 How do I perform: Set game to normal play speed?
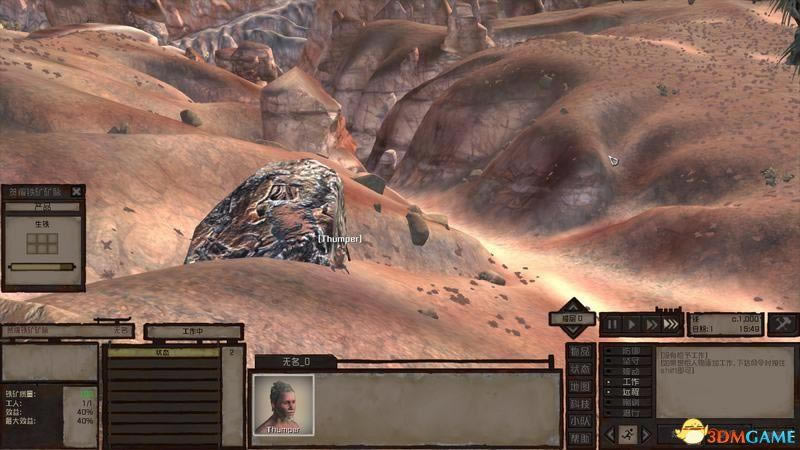631,324
